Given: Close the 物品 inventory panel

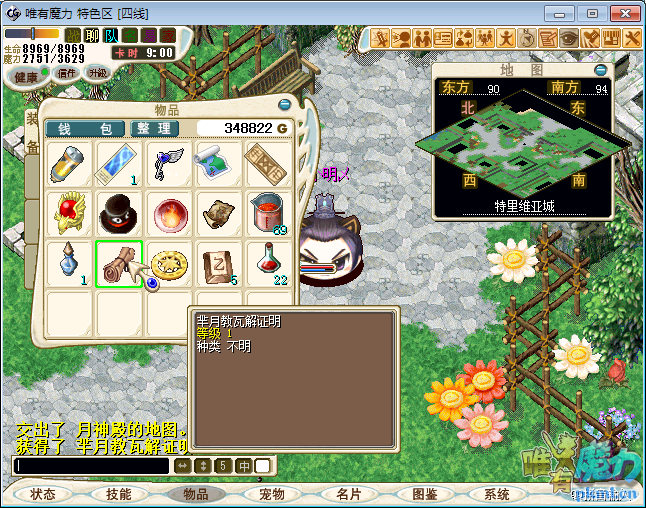Looking at the screenshot, I should pos(284,105).
